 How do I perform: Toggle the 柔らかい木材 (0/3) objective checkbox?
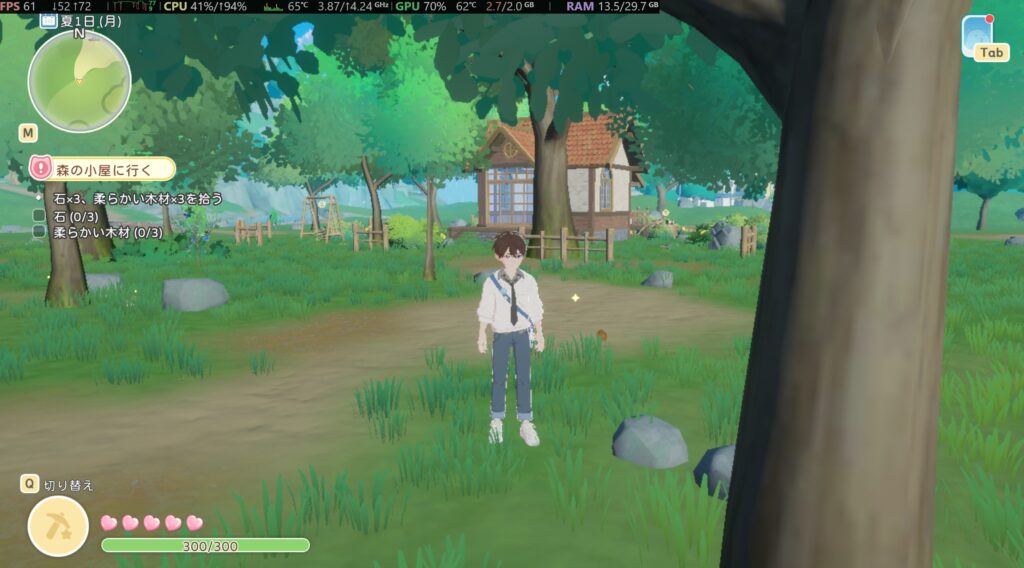pyautogui.click(x=39, y=232)
